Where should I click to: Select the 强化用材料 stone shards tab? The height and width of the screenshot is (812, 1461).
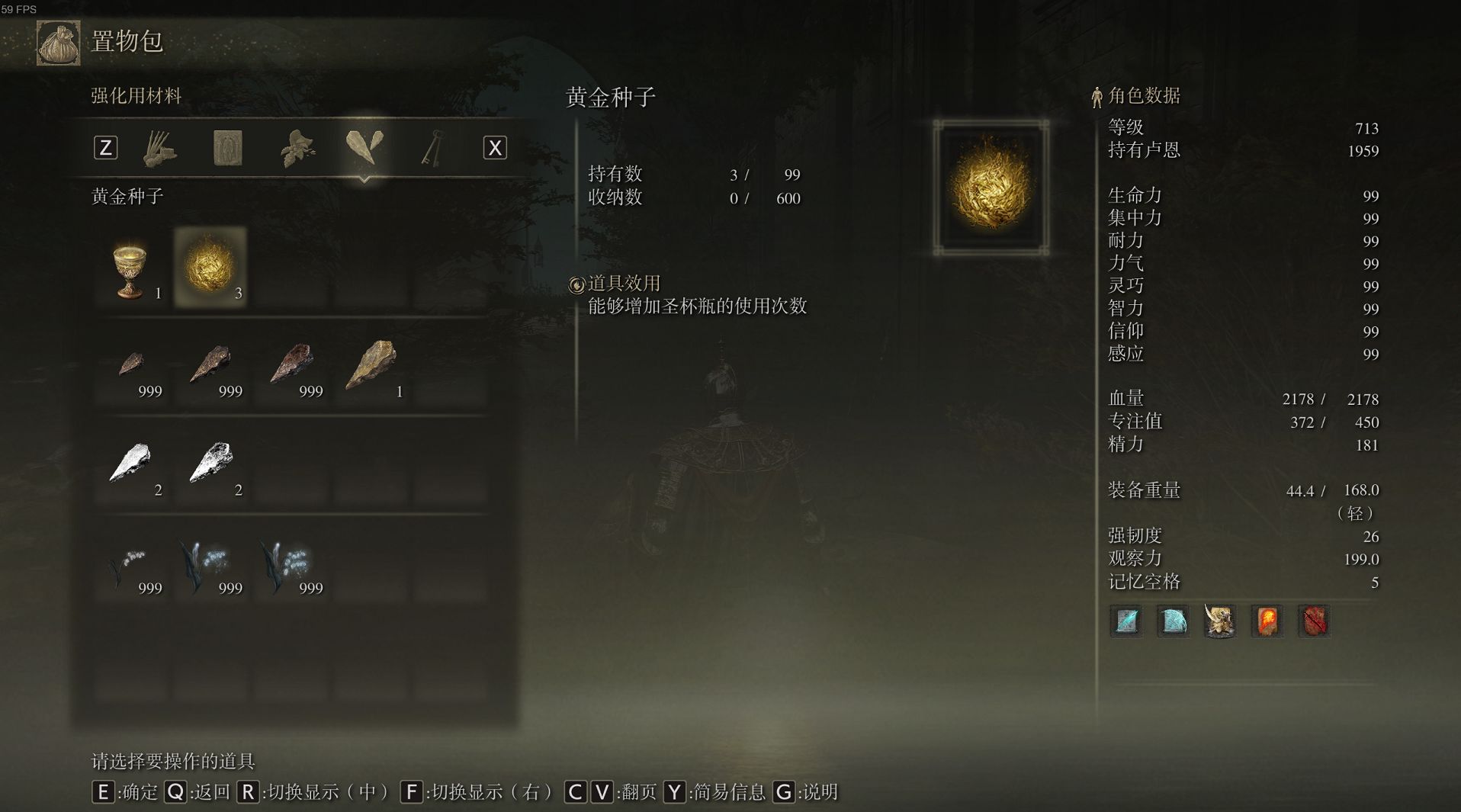tap(364, 147)
